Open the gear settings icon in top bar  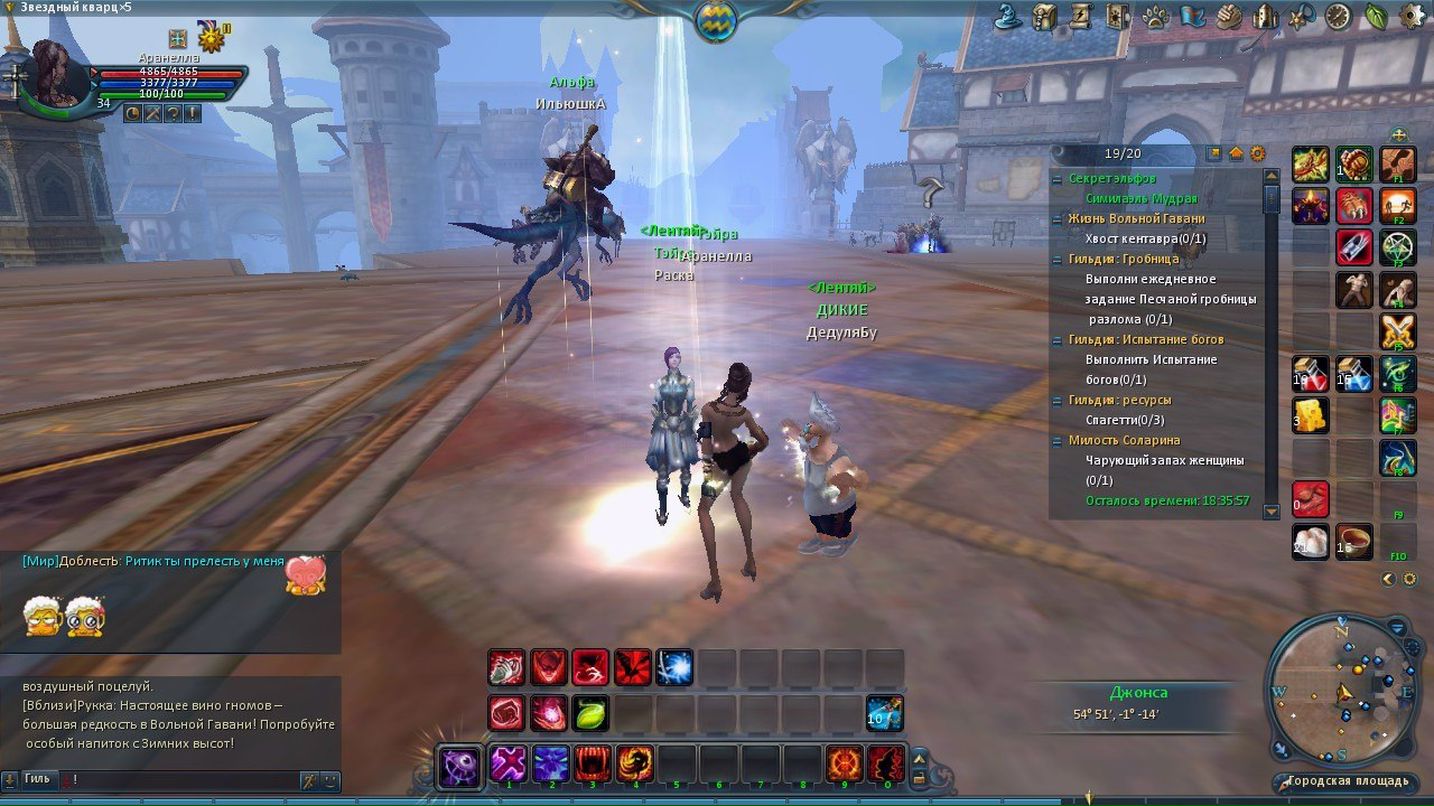point(1412,16)
